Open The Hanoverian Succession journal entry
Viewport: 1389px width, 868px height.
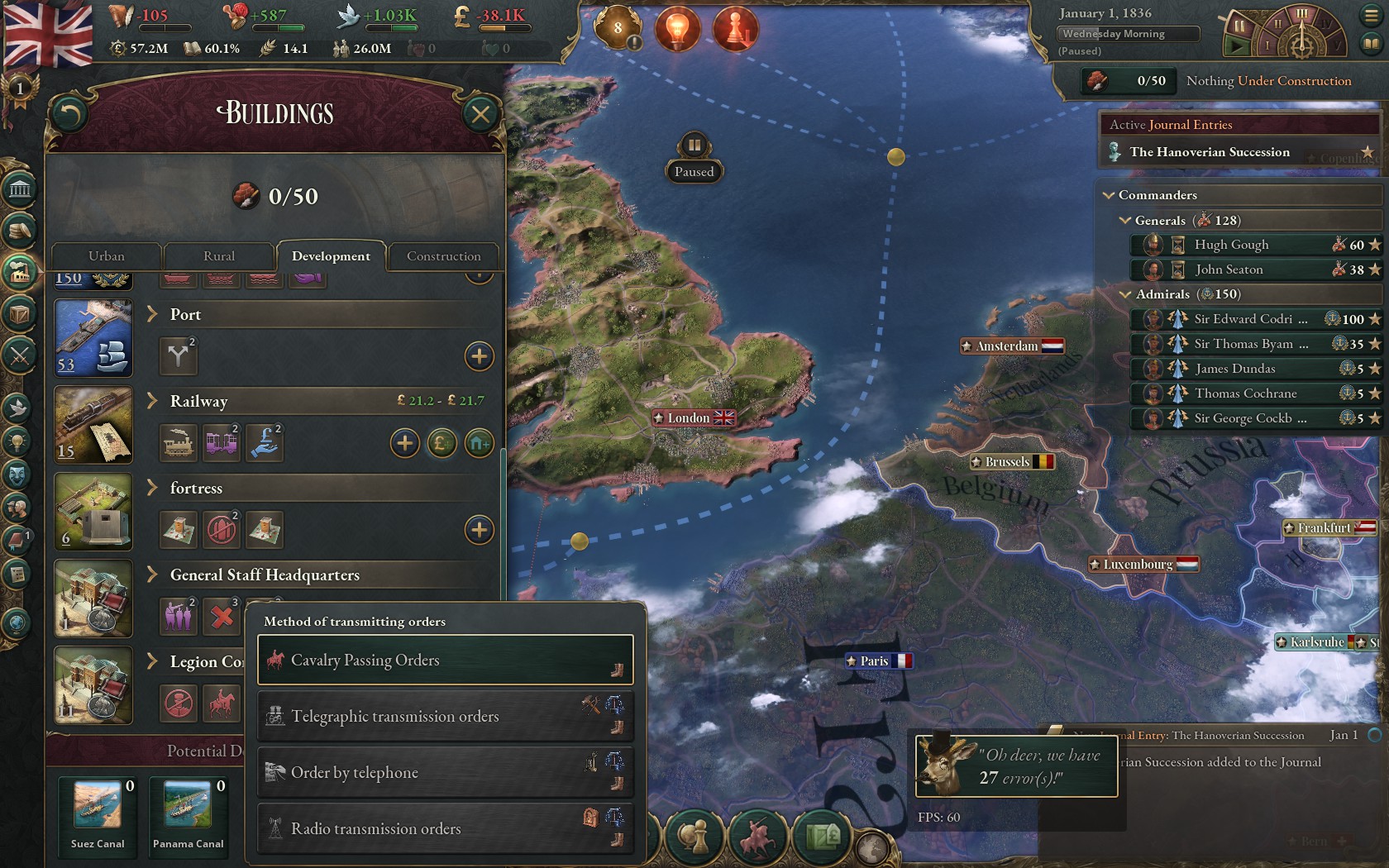click(x=1209, y=152)
